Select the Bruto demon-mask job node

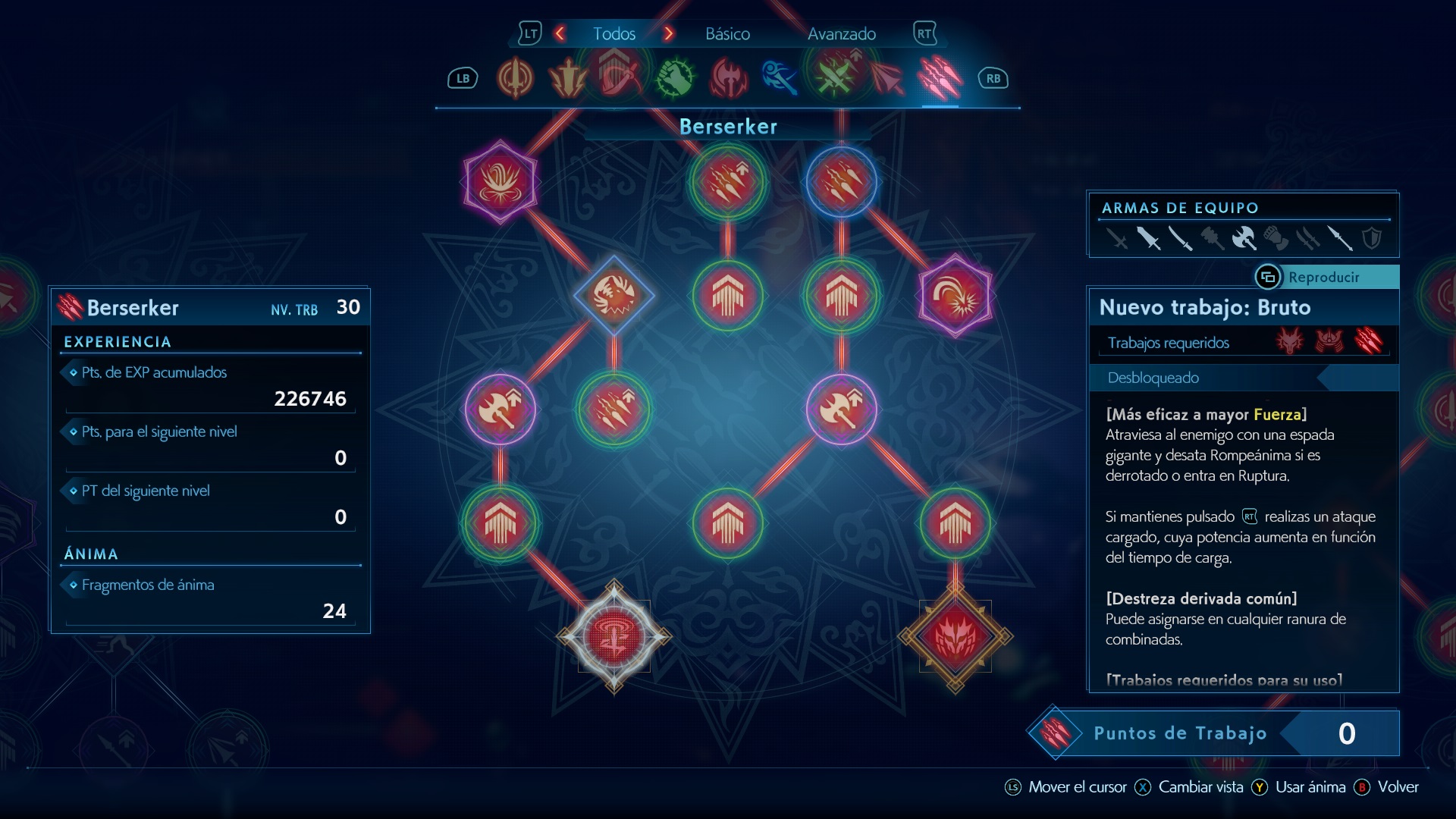(955, 637)
